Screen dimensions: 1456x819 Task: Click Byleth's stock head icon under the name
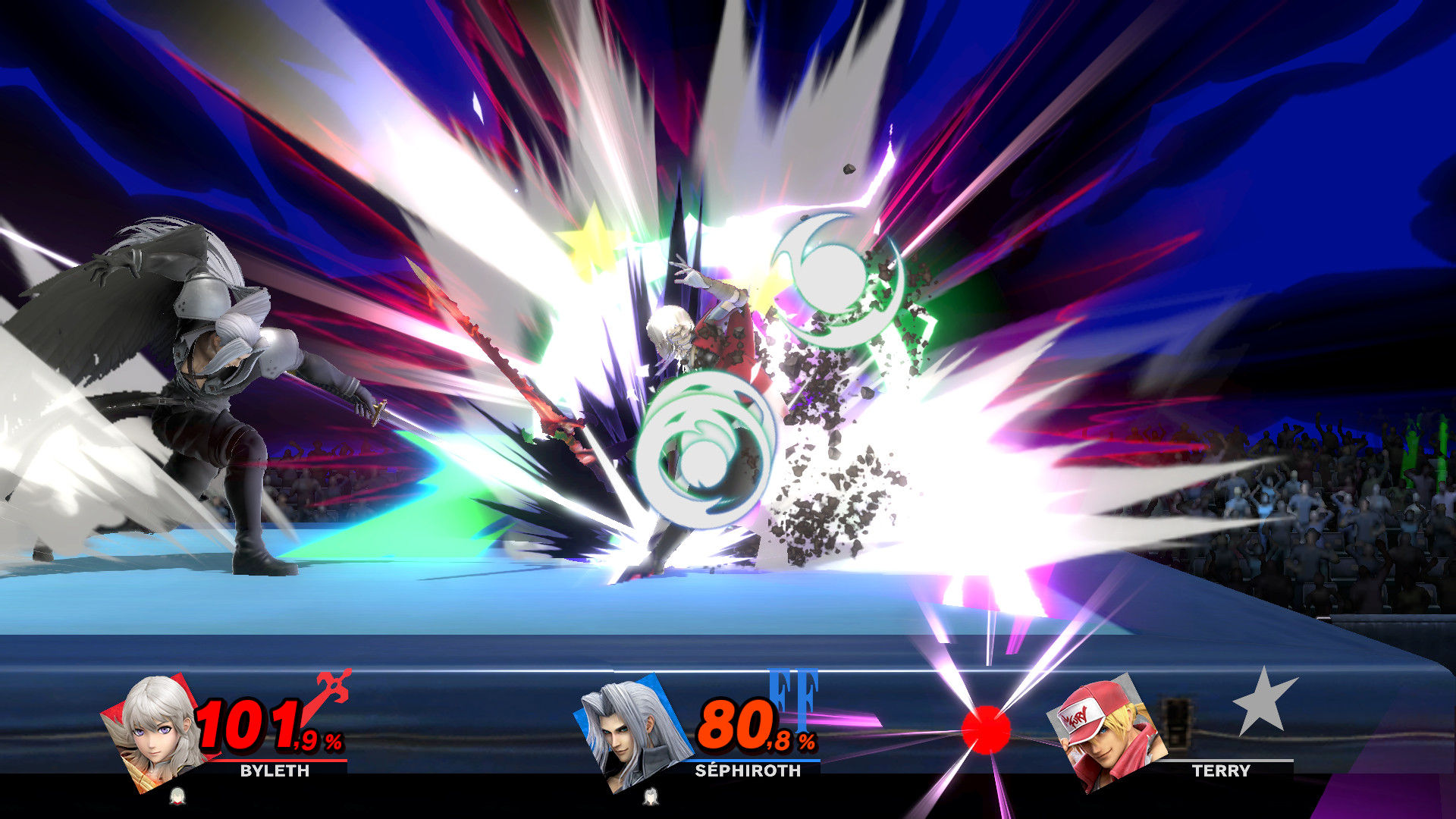(177, 797)
